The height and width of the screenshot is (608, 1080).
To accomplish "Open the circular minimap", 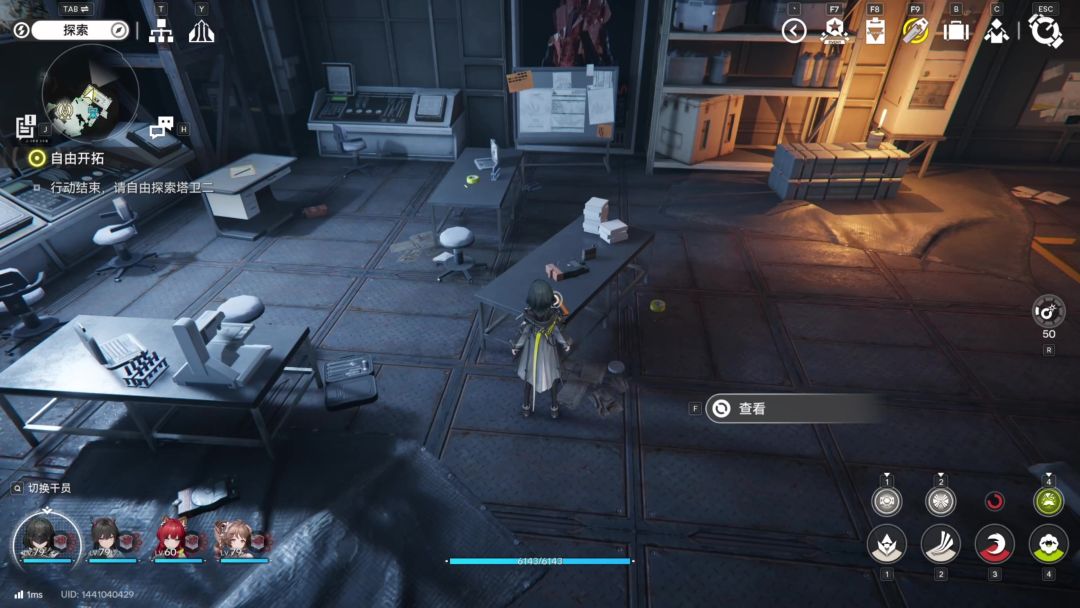I will (x=90, y=94).
